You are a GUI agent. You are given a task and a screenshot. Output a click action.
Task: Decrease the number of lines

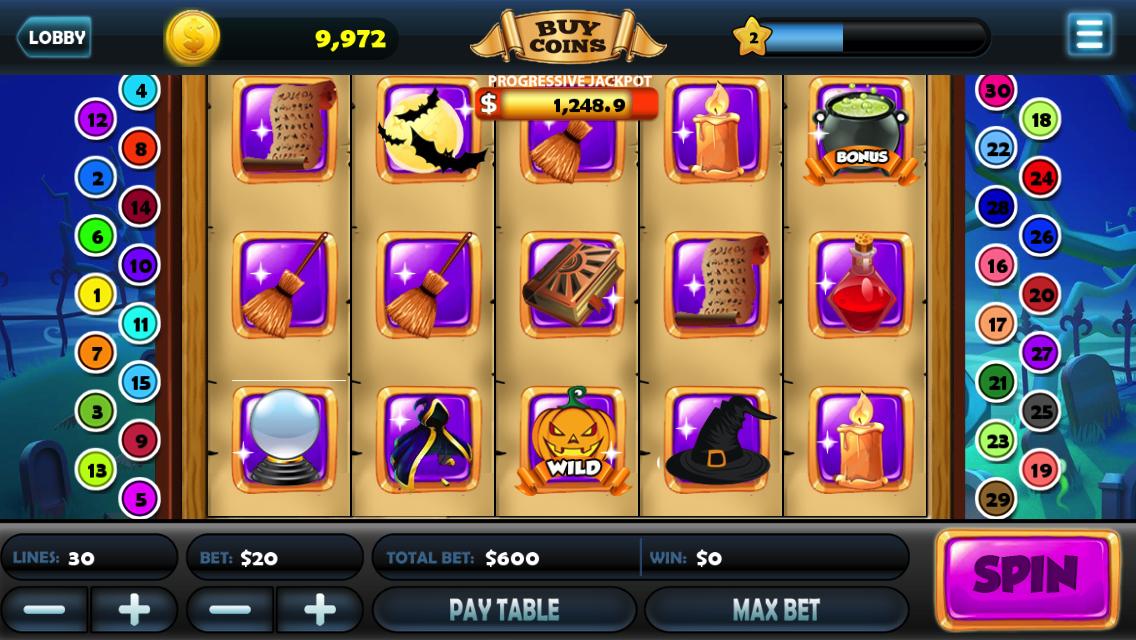coord(44,609)
